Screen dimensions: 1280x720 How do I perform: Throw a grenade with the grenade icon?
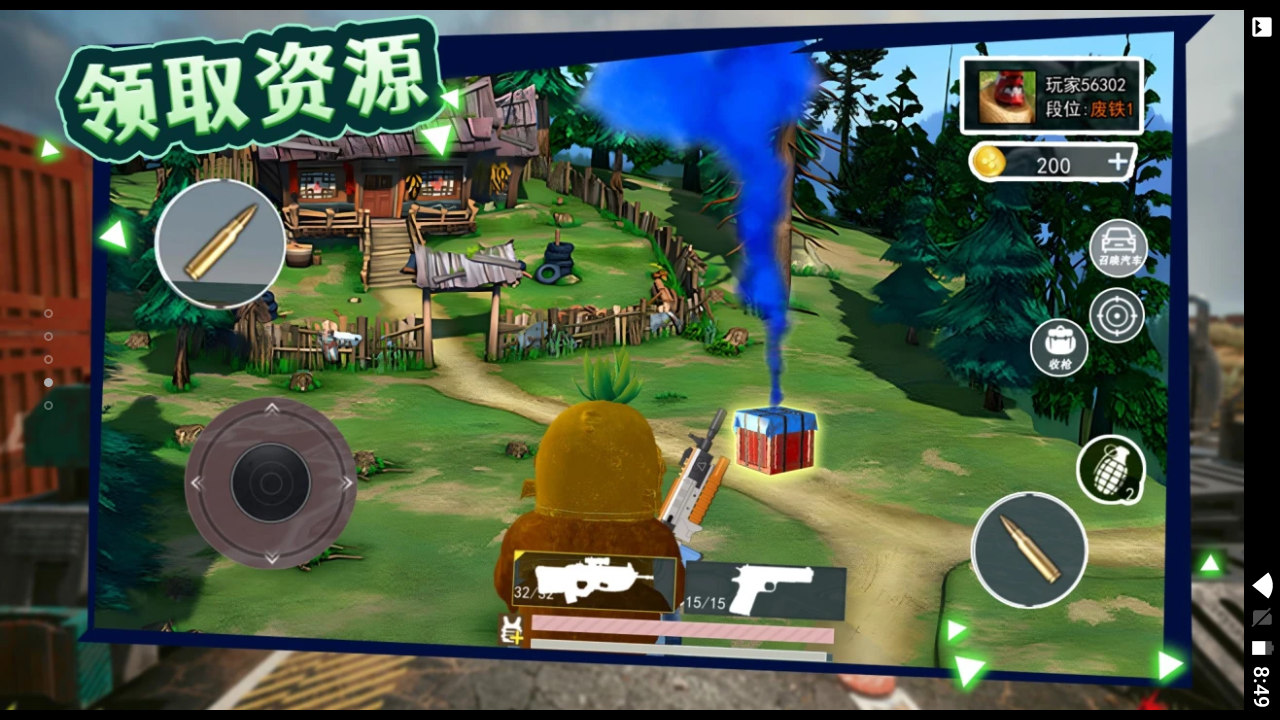1110,470
